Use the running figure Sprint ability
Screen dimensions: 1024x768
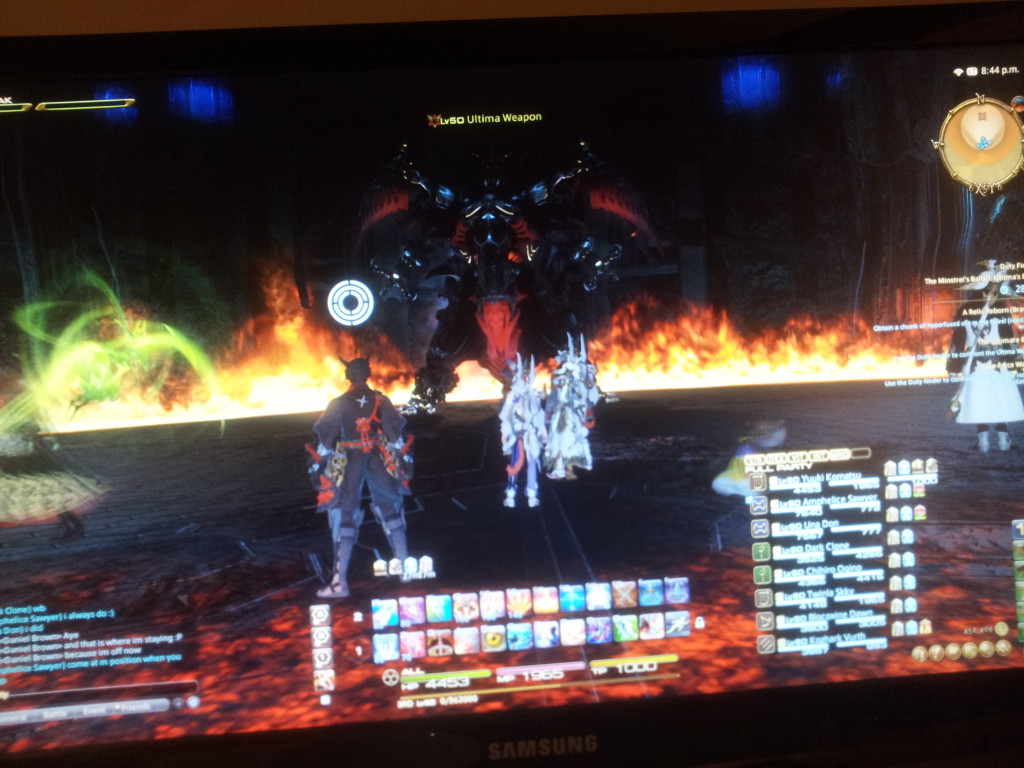pos(677,624)
